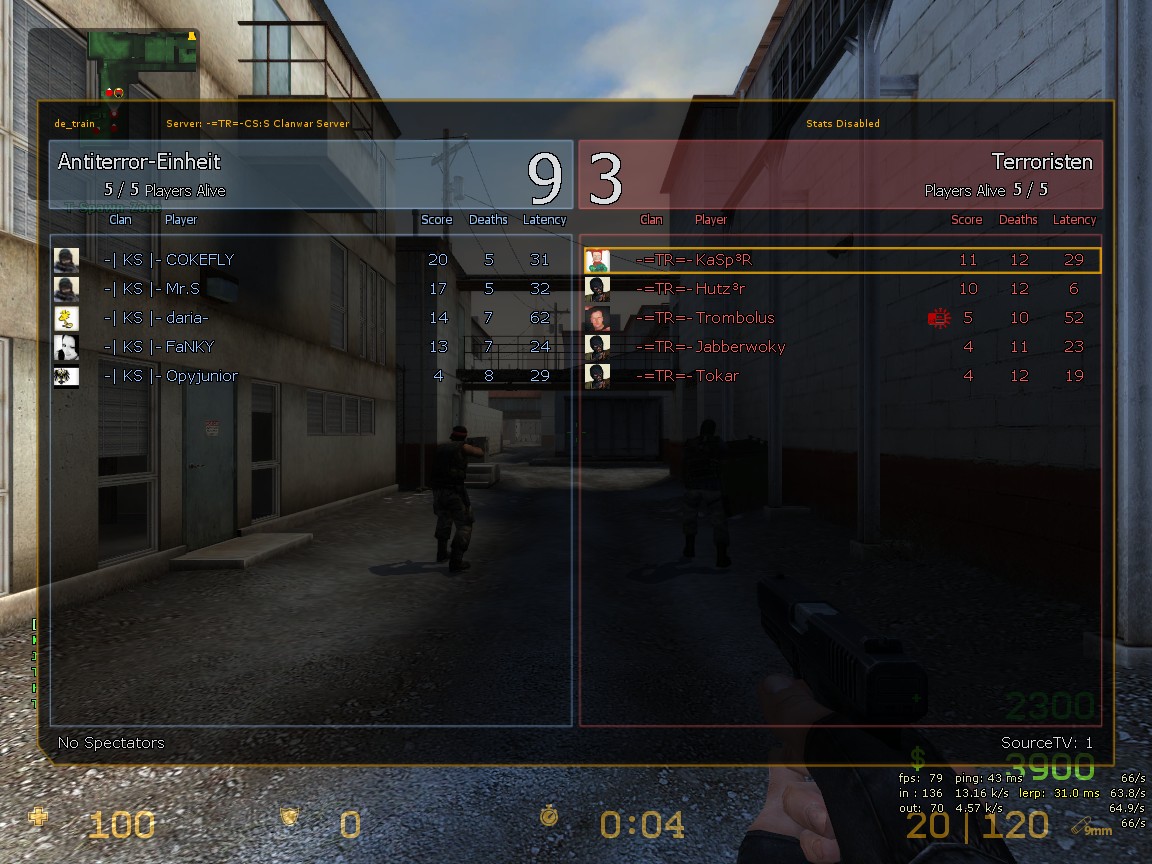Click Trombolus's face avatar
Screen dimensions: 1152x864
pos(597,318)
